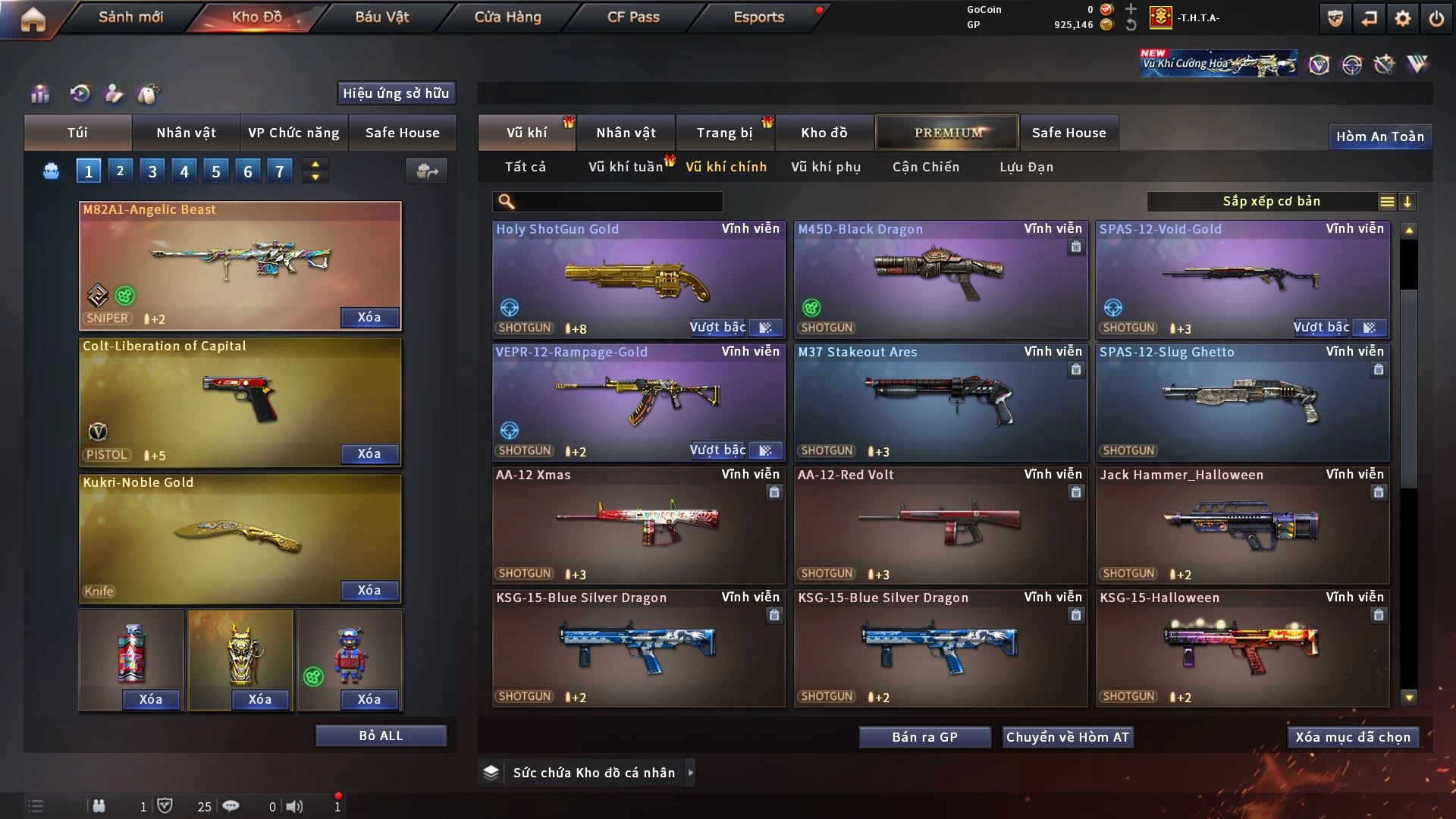
Task: Click the Bán ra GP button
Action: coord(924,737)
